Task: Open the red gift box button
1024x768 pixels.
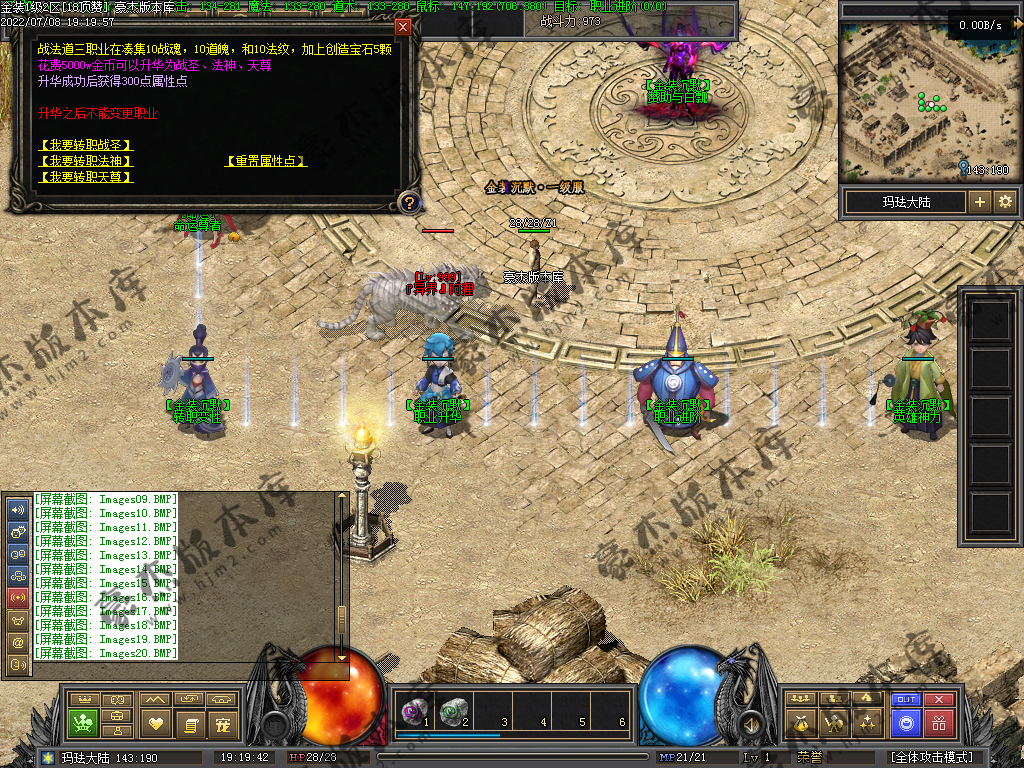Action: [x=939, y=722]
